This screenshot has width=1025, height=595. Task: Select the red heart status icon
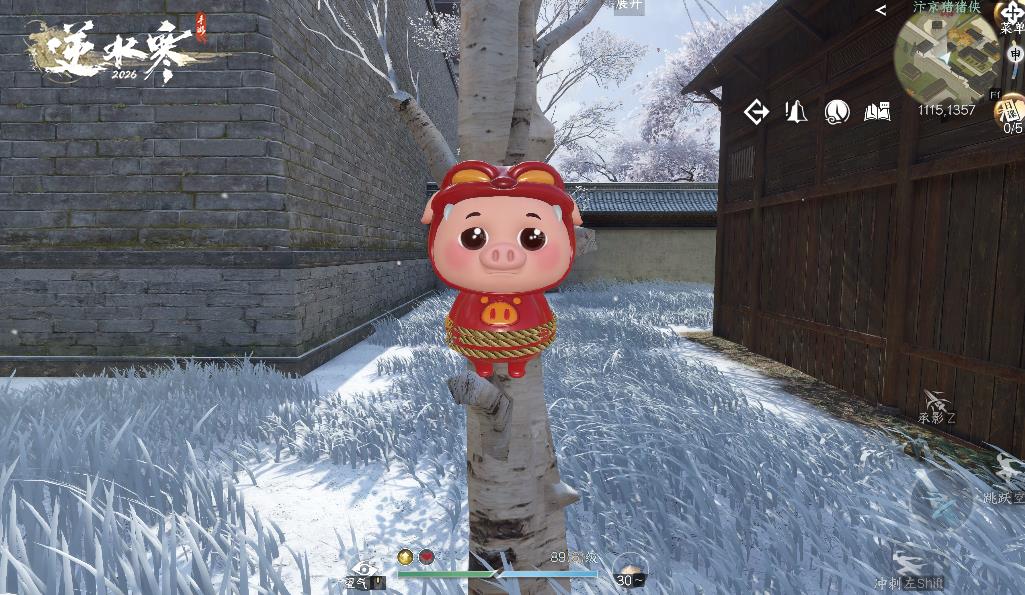coord(427,557)
